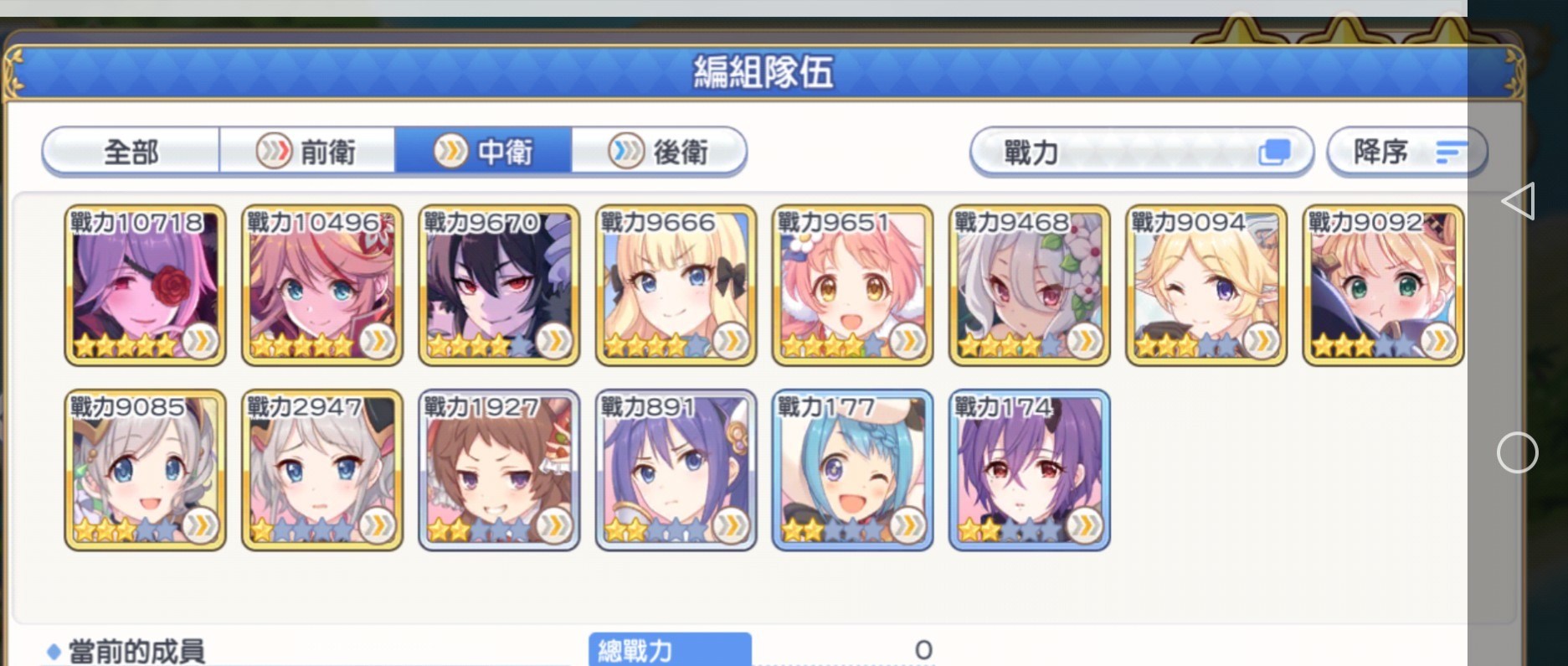Select the blue-haired character with 戰力177
This screenshot has height=666, width=1568.
coord(851,467)
